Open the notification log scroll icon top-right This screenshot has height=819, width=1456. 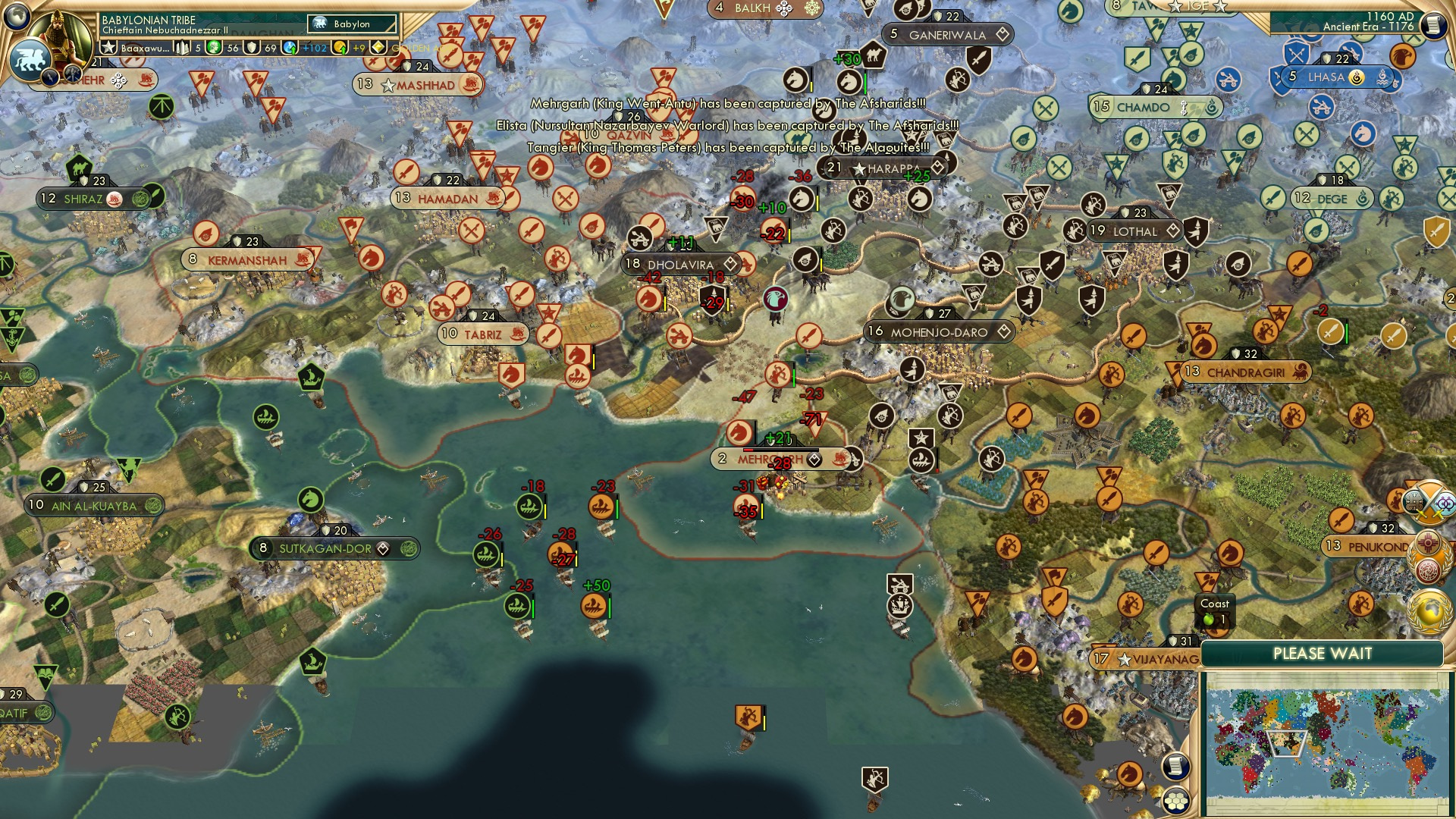pyautogui.click(x=1432, y=27)
